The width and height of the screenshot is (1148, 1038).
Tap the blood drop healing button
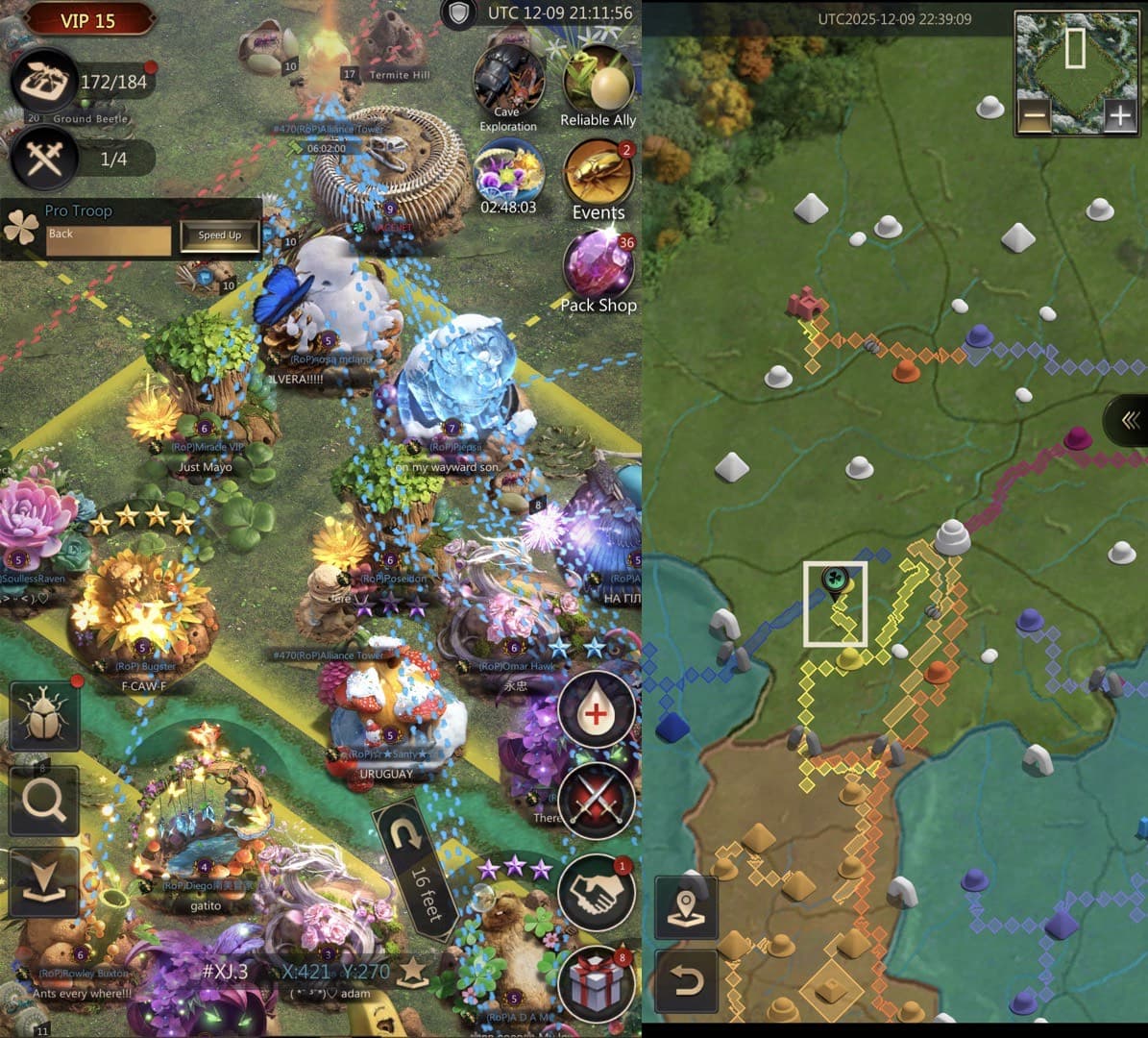pyautogui.click(x=597, y=711)
